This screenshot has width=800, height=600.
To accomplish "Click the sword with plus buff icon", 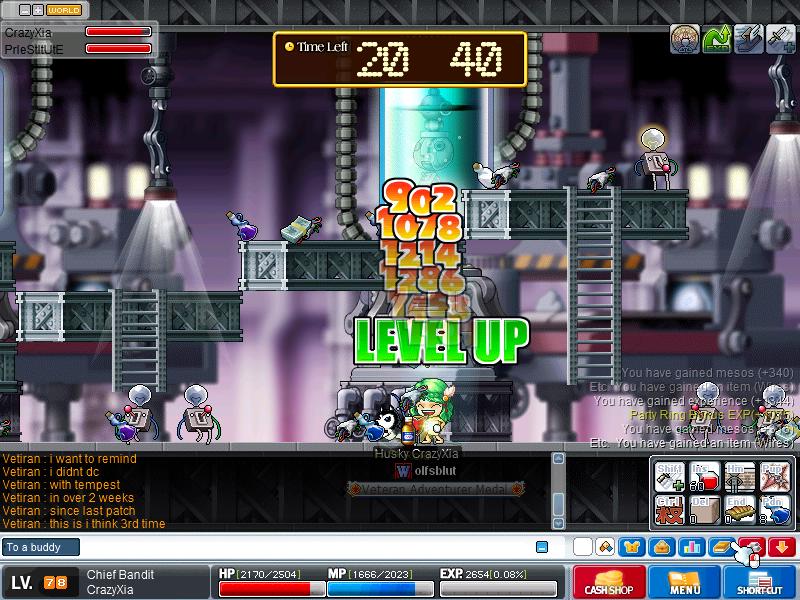I will point(780,39).
